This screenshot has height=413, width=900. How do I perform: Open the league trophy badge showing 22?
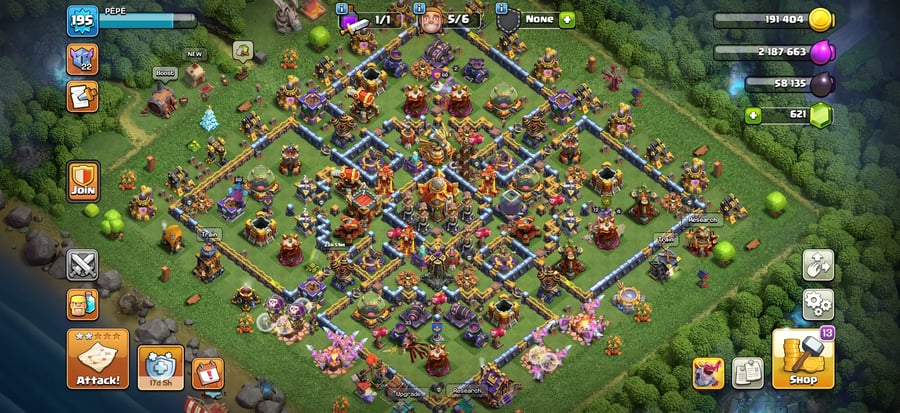(82, 59)
